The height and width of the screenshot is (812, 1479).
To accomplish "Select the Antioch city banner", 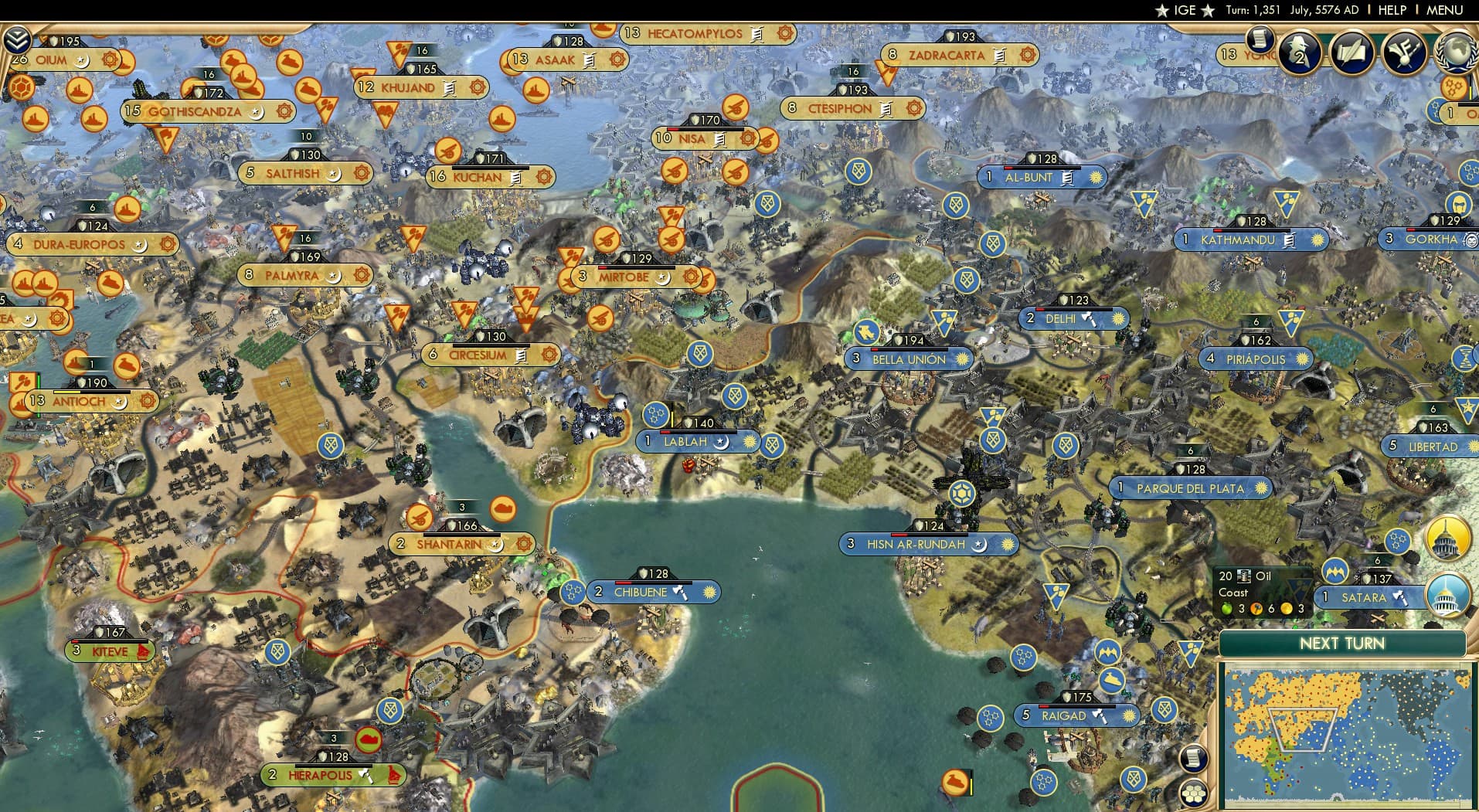I will pos(83,402).
